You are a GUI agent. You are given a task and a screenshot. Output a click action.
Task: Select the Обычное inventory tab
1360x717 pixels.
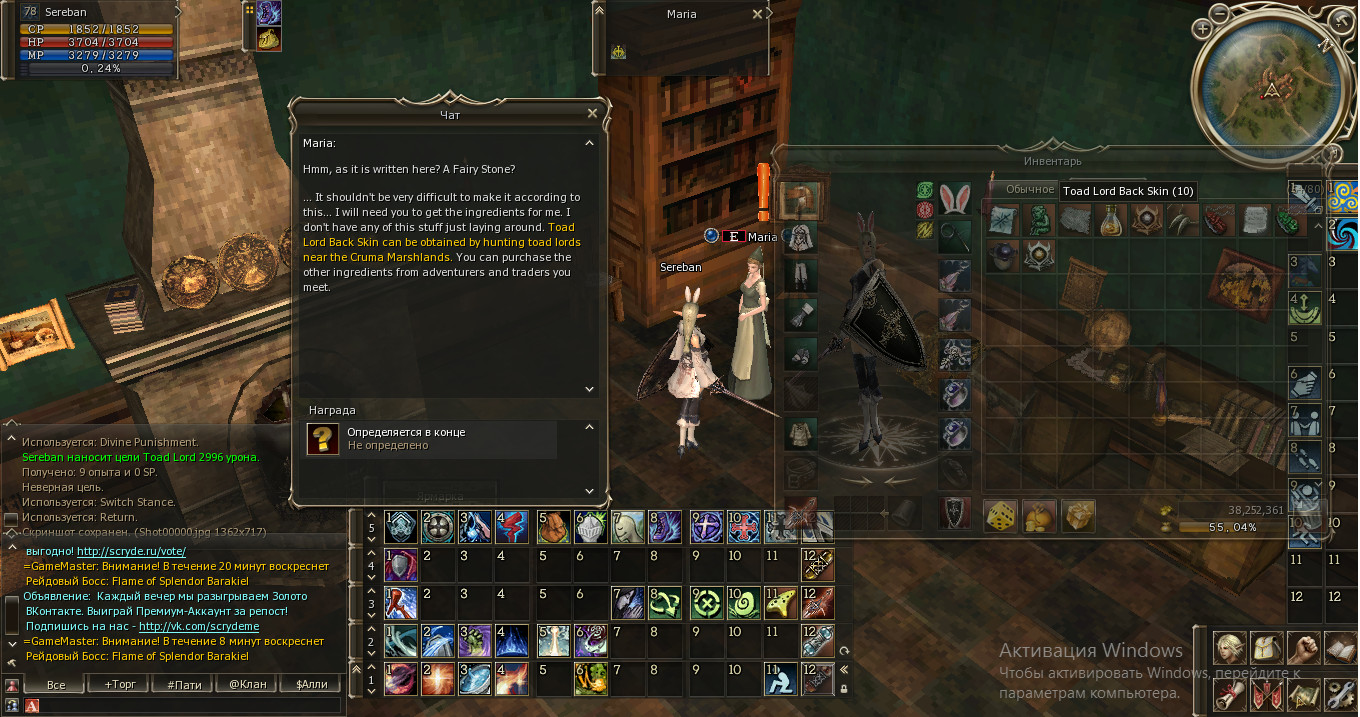(1030, 189)
